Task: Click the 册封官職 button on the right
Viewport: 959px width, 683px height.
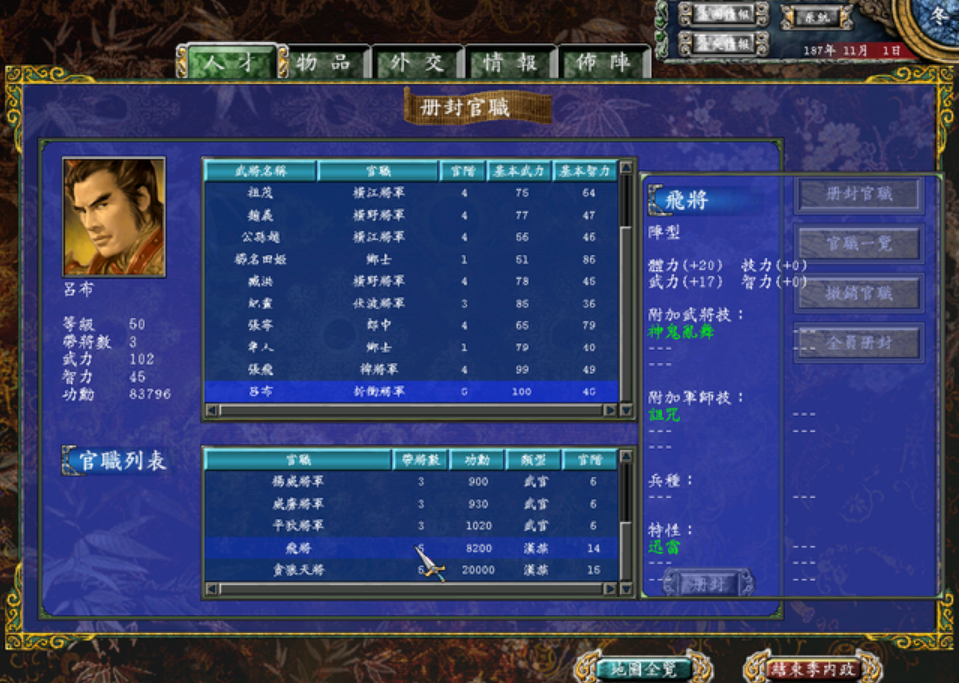Action: point(859,195)
